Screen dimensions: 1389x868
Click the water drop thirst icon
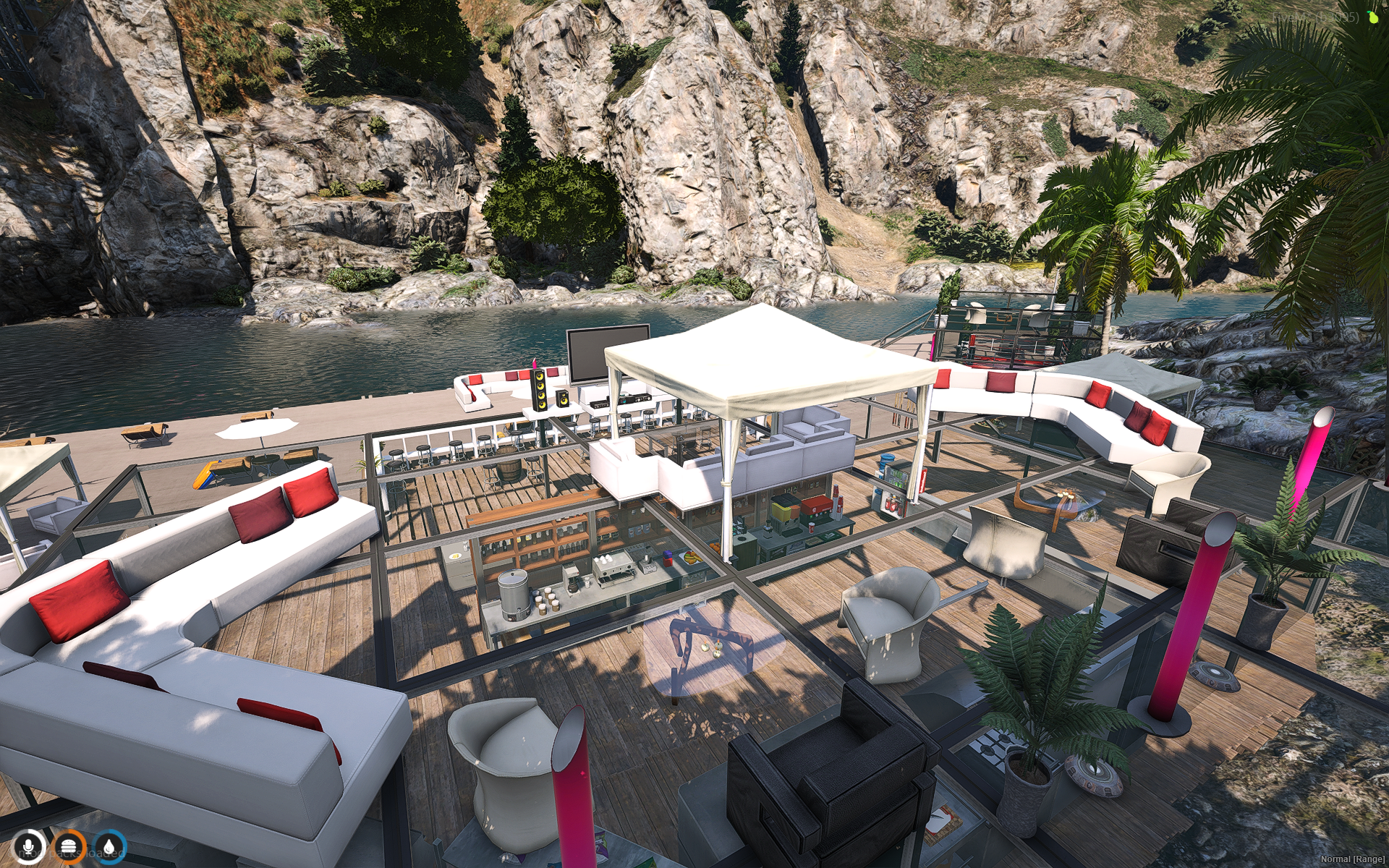pos(109,845)
